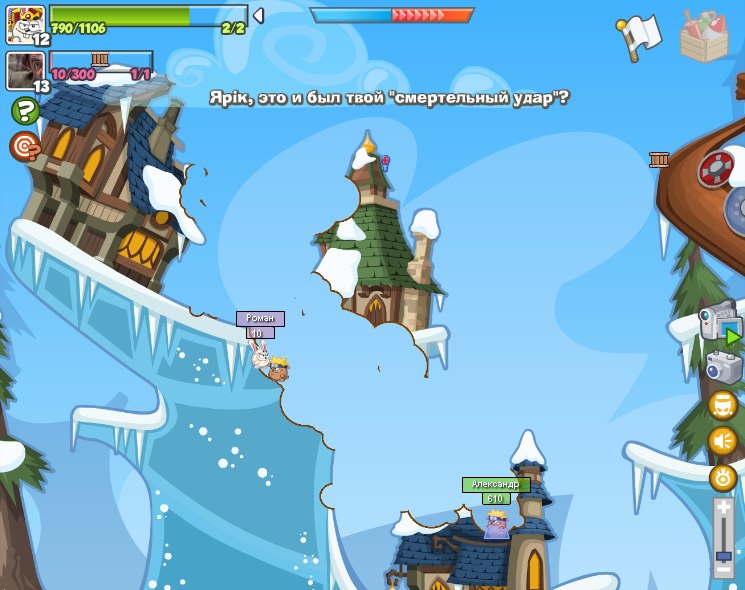Open the green question mark help
Viewport: 745px width, 590px height.
pyautogui.click(x=25, y=110)
